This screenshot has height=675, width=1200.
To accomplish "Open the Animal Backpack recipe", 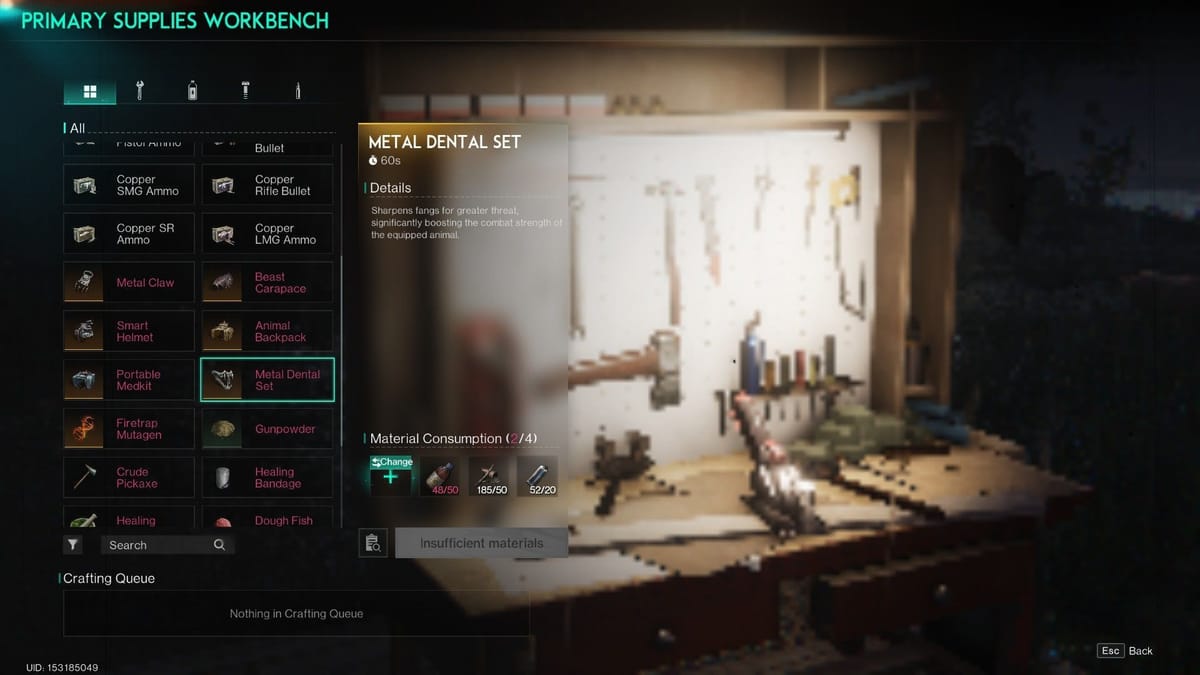I will pyautogui.click(x=267, y=332).
